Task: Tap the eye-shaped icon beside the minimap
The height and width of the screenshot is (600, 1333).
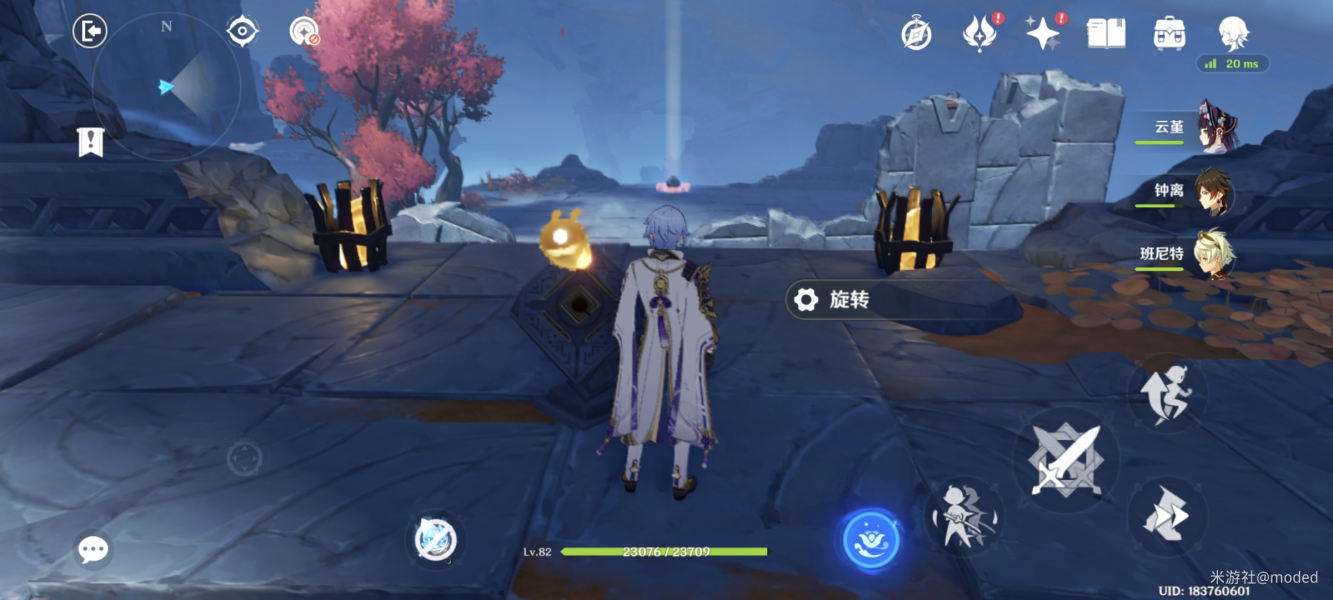Action: [242, 32]
